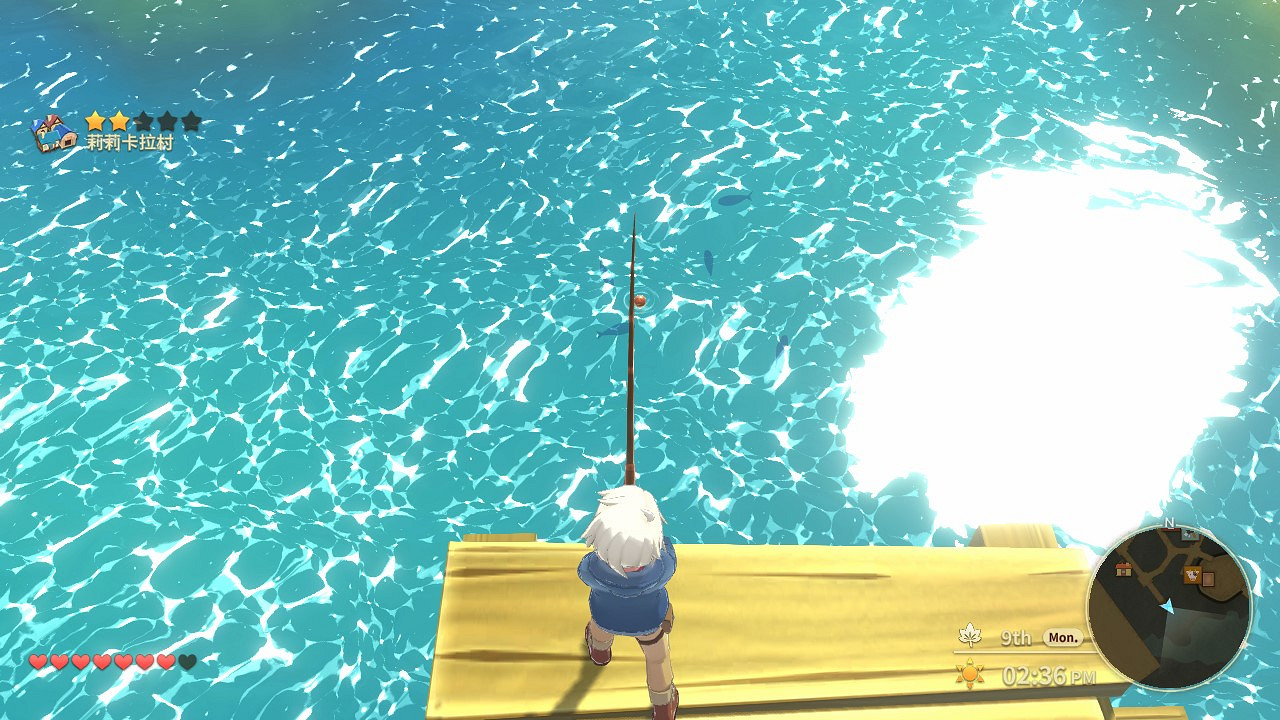Click the maple leaf season icon
This screenshot has height=720, width=1280.
[968, 635]
